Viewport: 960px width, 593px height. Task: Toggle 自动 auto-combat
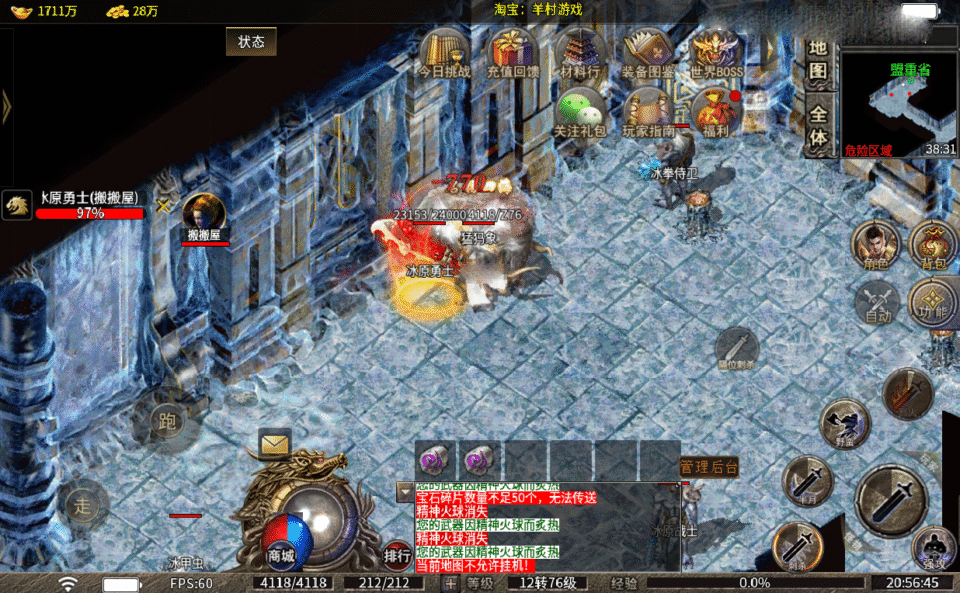877,300
